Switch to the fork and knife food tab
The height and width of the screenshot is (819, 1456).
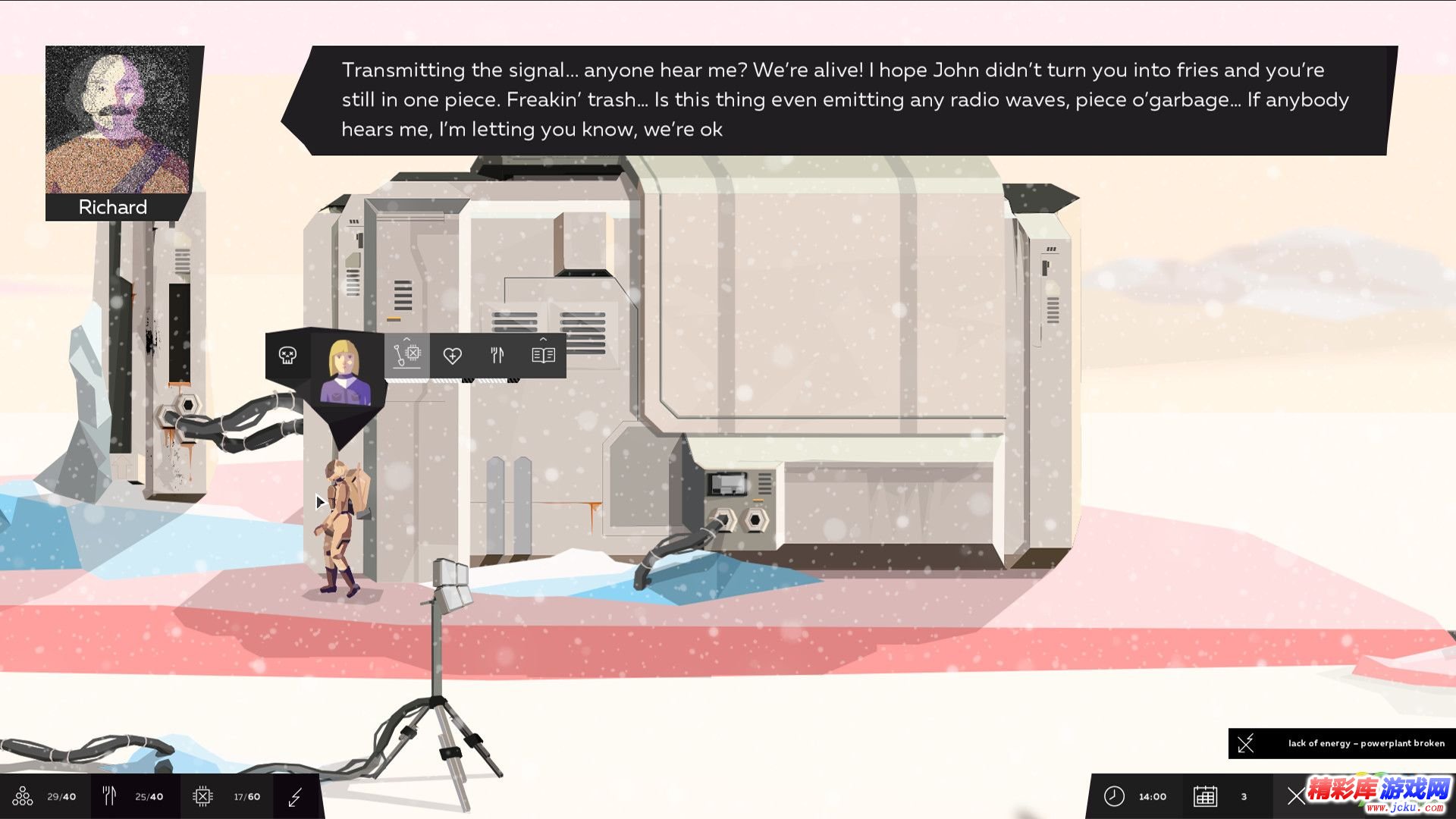(497, 355)
